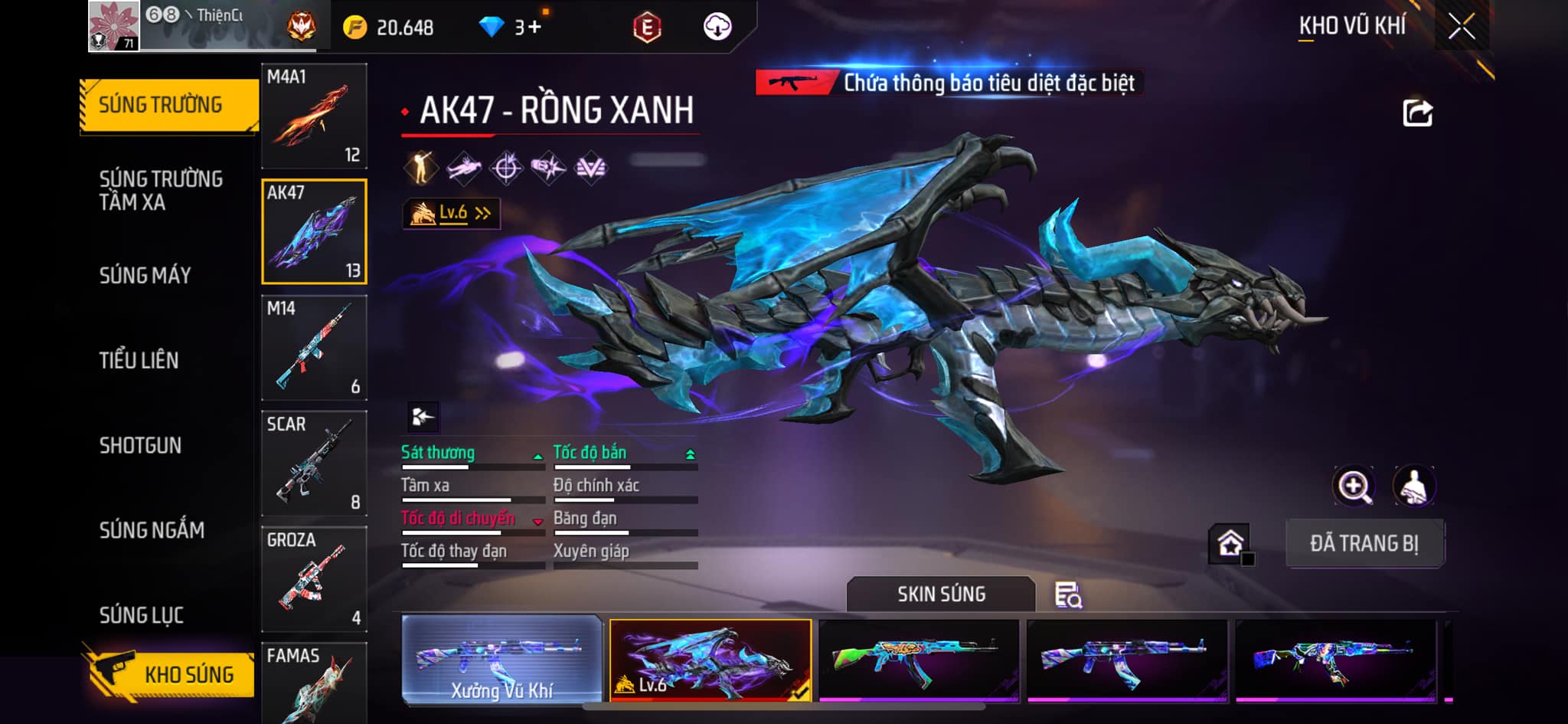Pick the GROZA weapon tile
1568x724 pixels.
(x=314, y=579)
